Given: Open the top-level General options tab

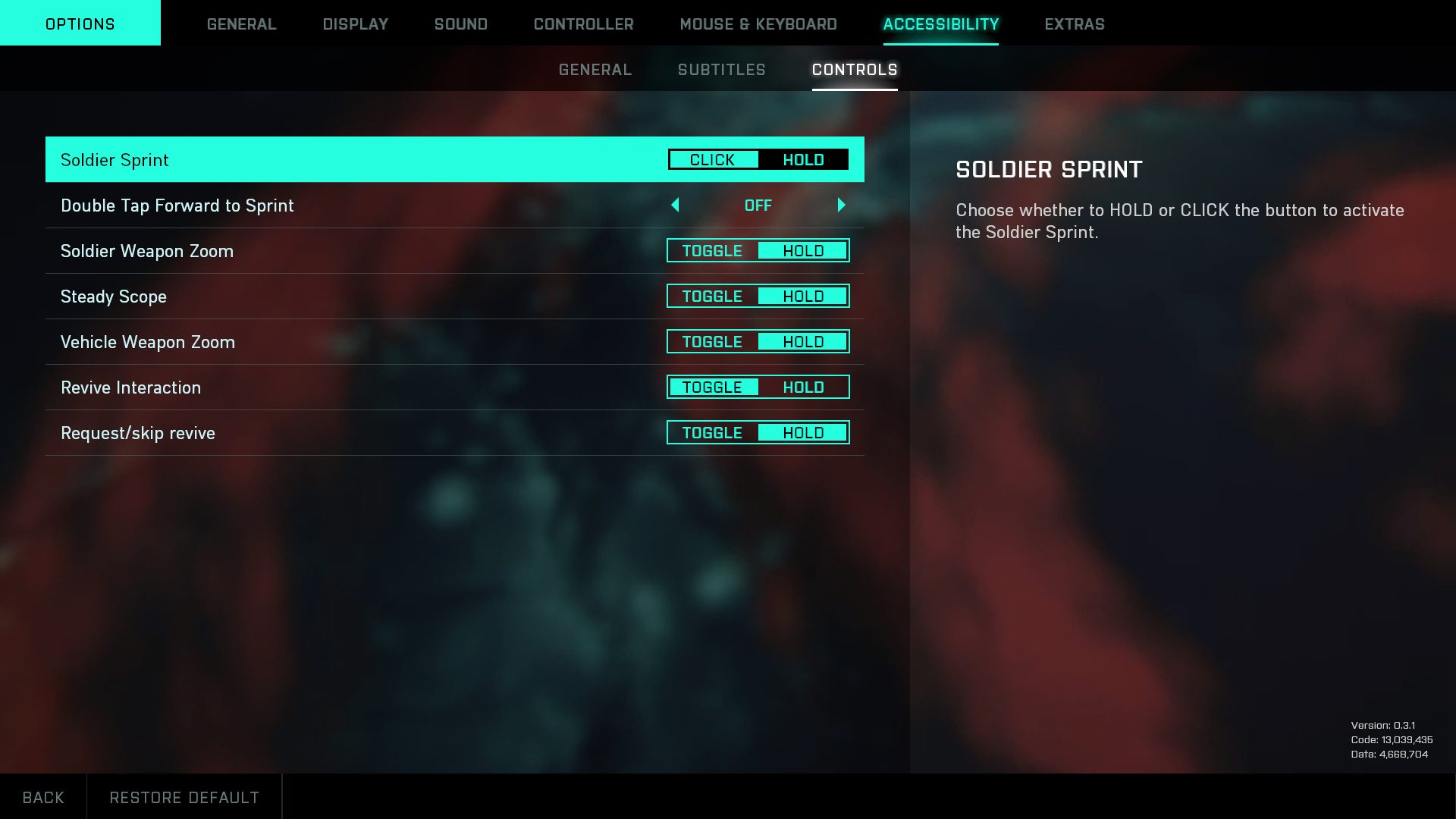Looking at the screenshot, I should pos(241,24).
